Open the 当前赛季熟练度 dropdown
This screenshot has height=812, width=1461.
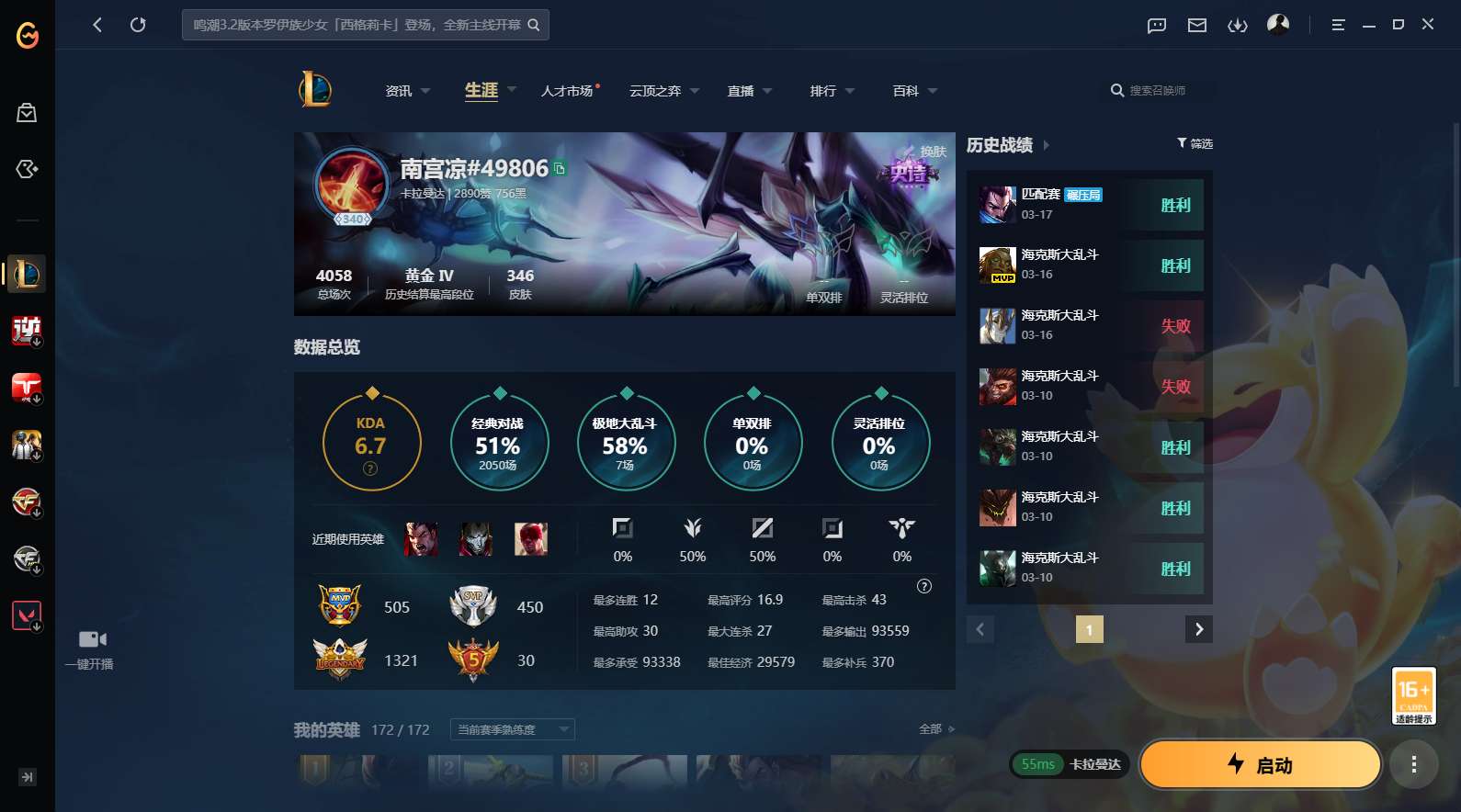tap(510, 728)
